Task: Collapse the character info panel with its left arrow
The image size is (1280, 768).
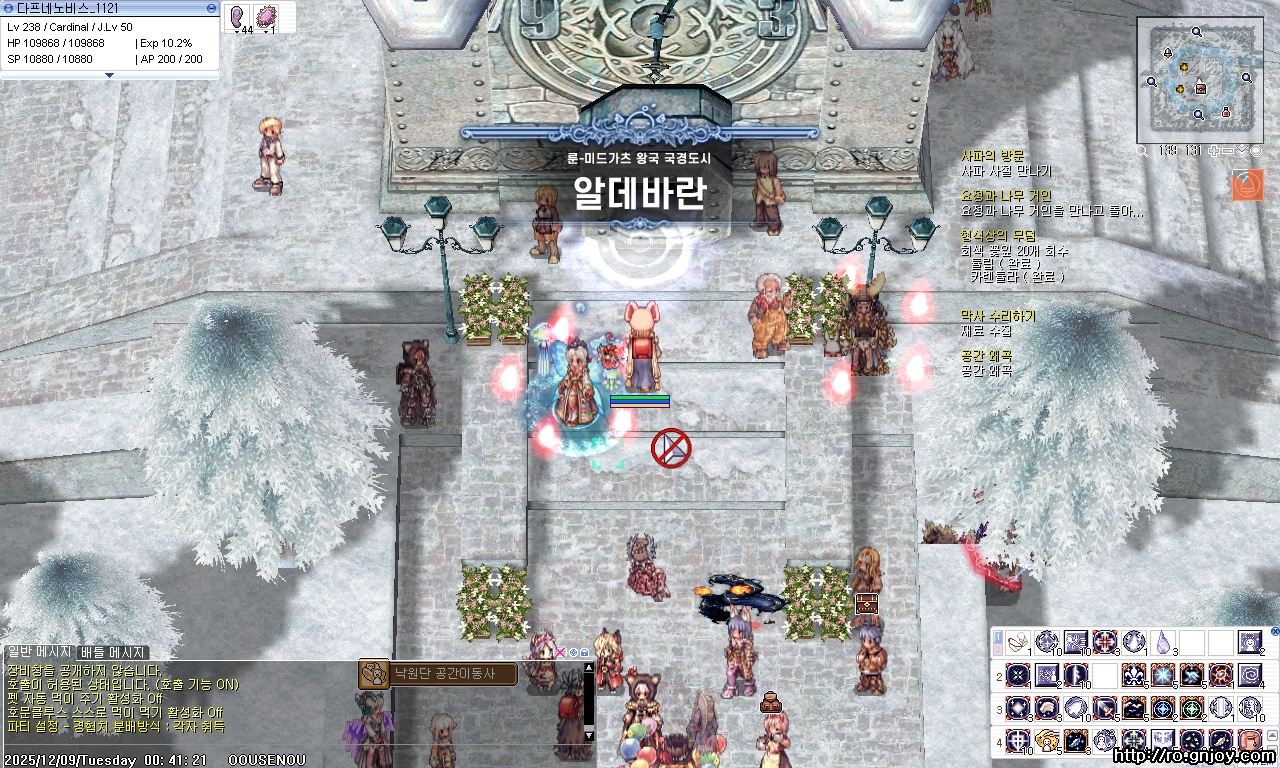Action: tap(8, 8)
